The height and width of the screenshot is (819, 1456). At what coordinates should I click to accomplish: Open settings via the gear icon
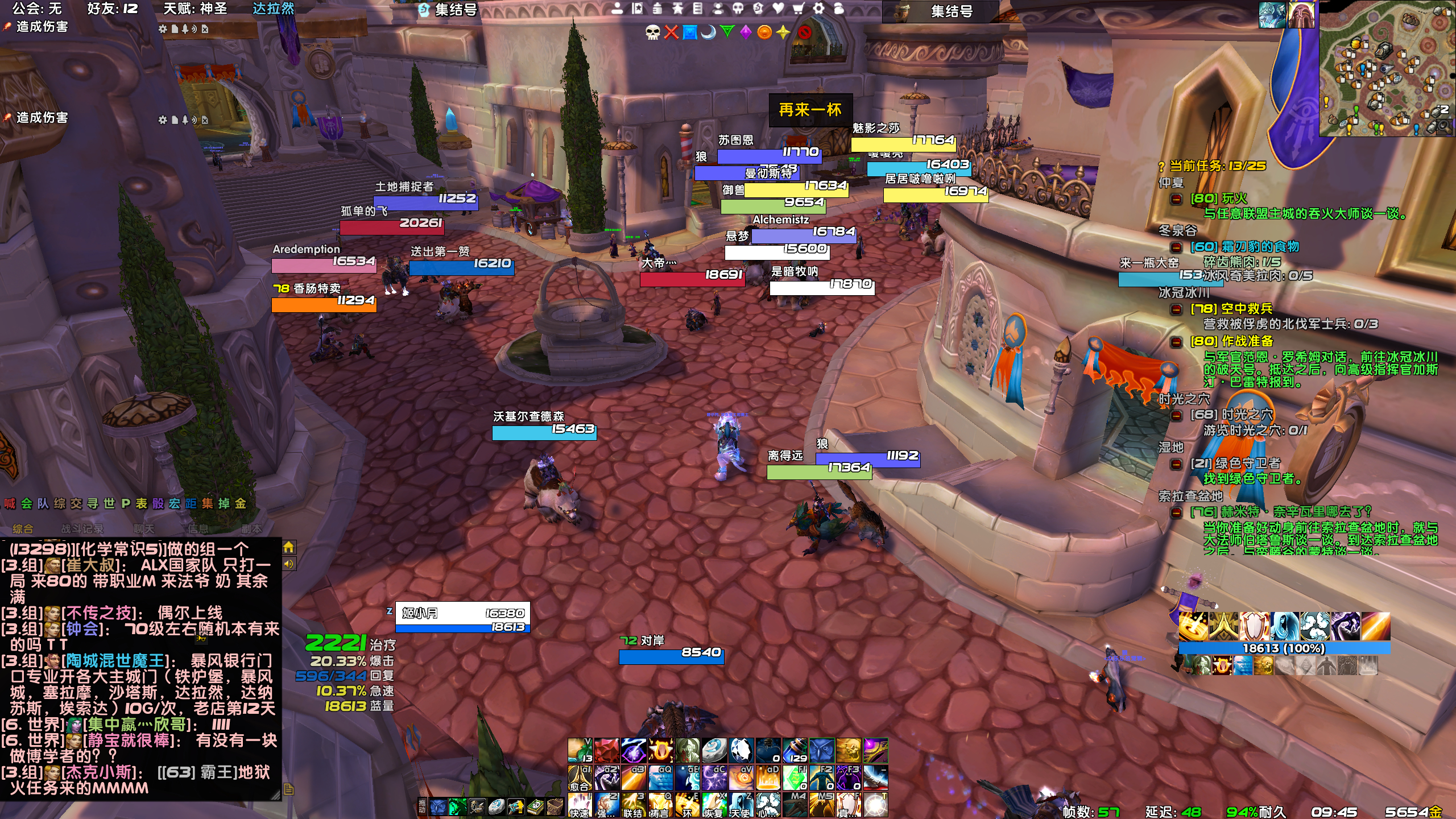pyautogui.click(x=818, y=9)
